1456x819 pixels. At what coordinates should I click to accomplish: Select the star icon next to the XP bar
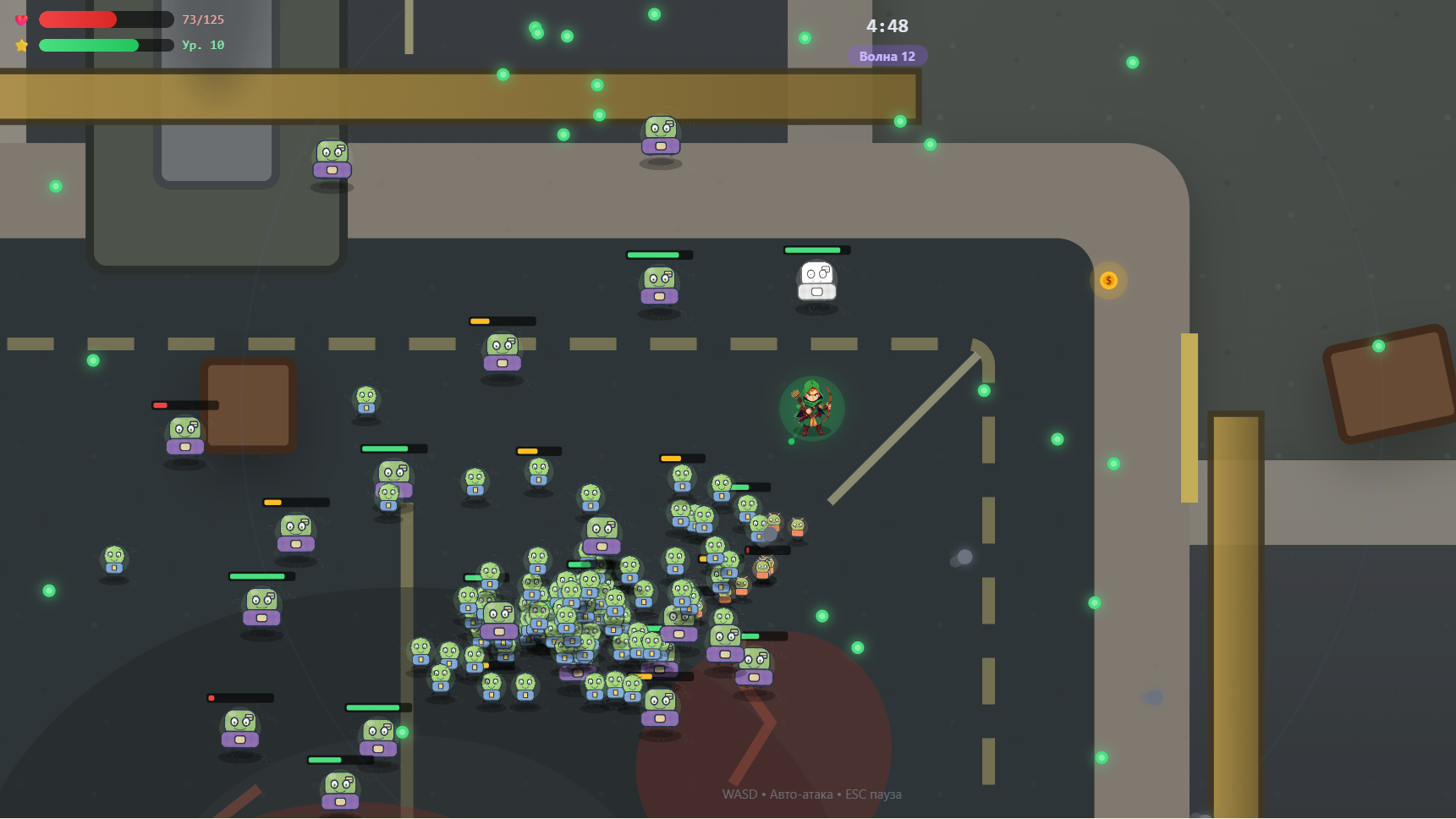click(x=21, y=45)
